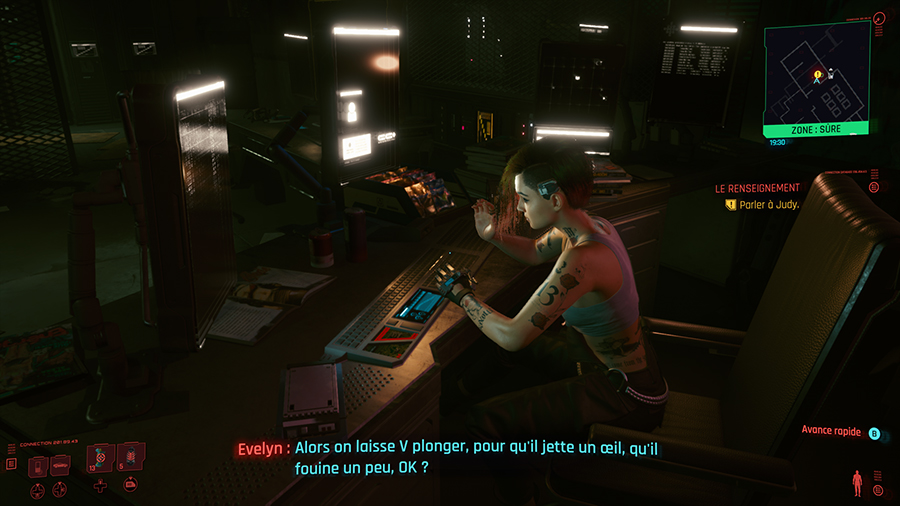Image resolution: width=900 pixels, height=506 pixels.
Task: Click the square chip icon under connection text
Action: click(11, 464)
